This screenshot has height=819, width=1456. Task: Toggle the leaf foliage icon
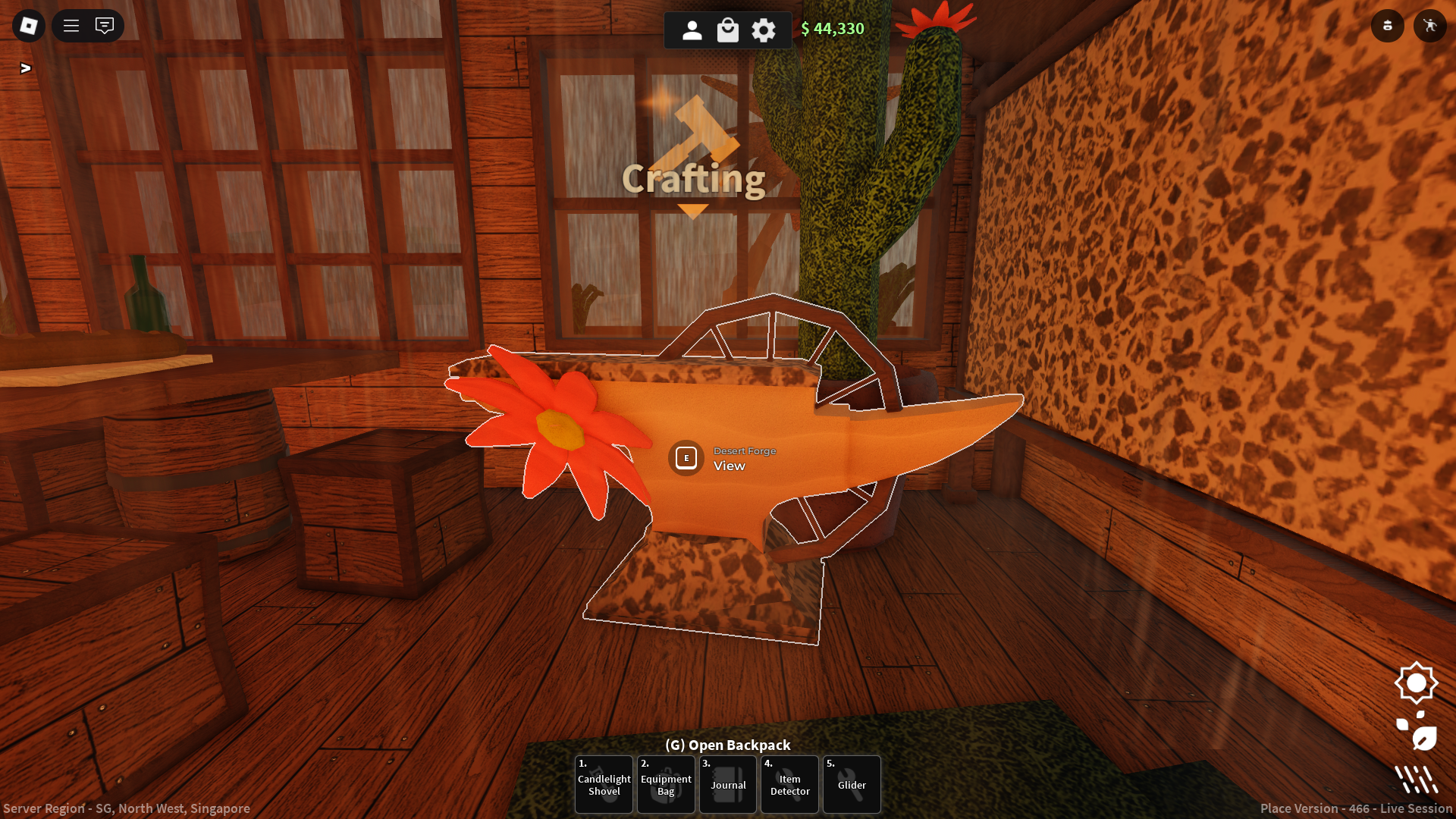[x=1417, y=732]
